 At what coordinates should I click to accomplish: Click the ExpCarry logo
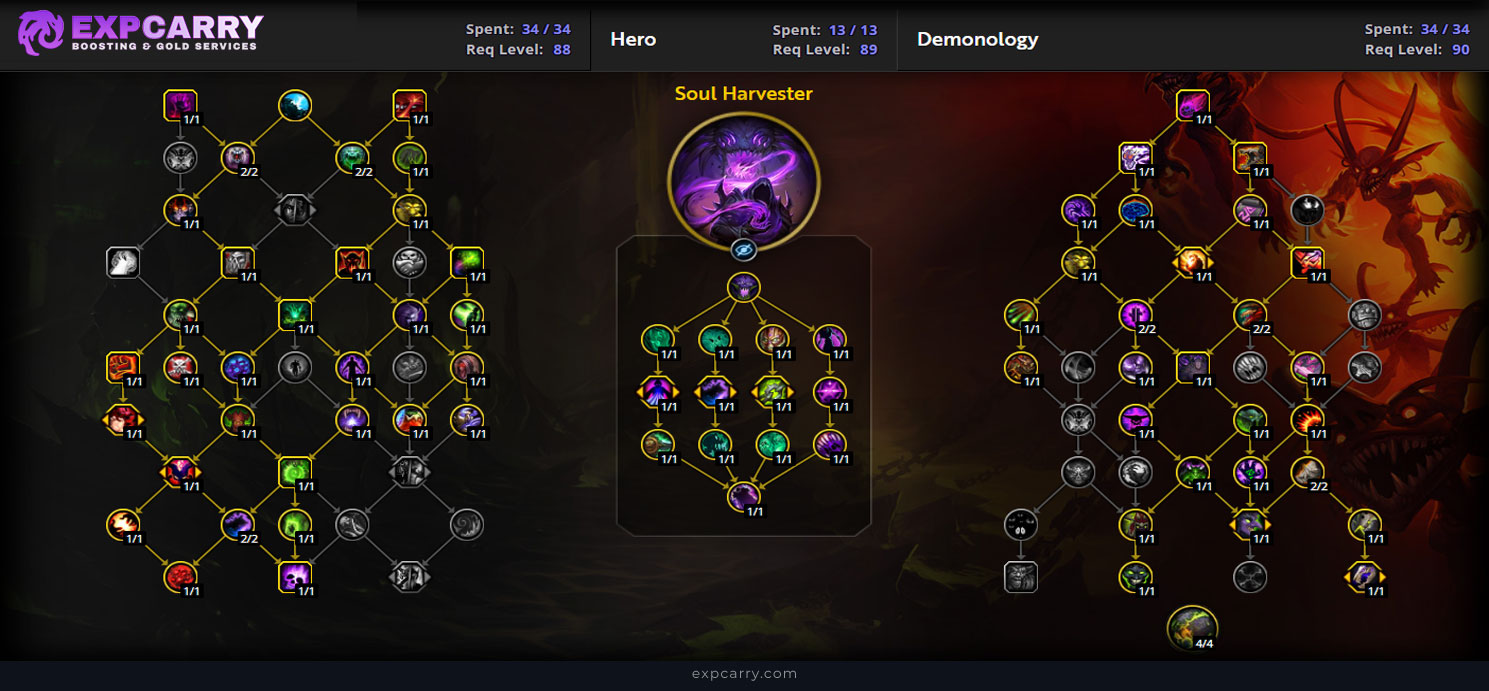141,33
